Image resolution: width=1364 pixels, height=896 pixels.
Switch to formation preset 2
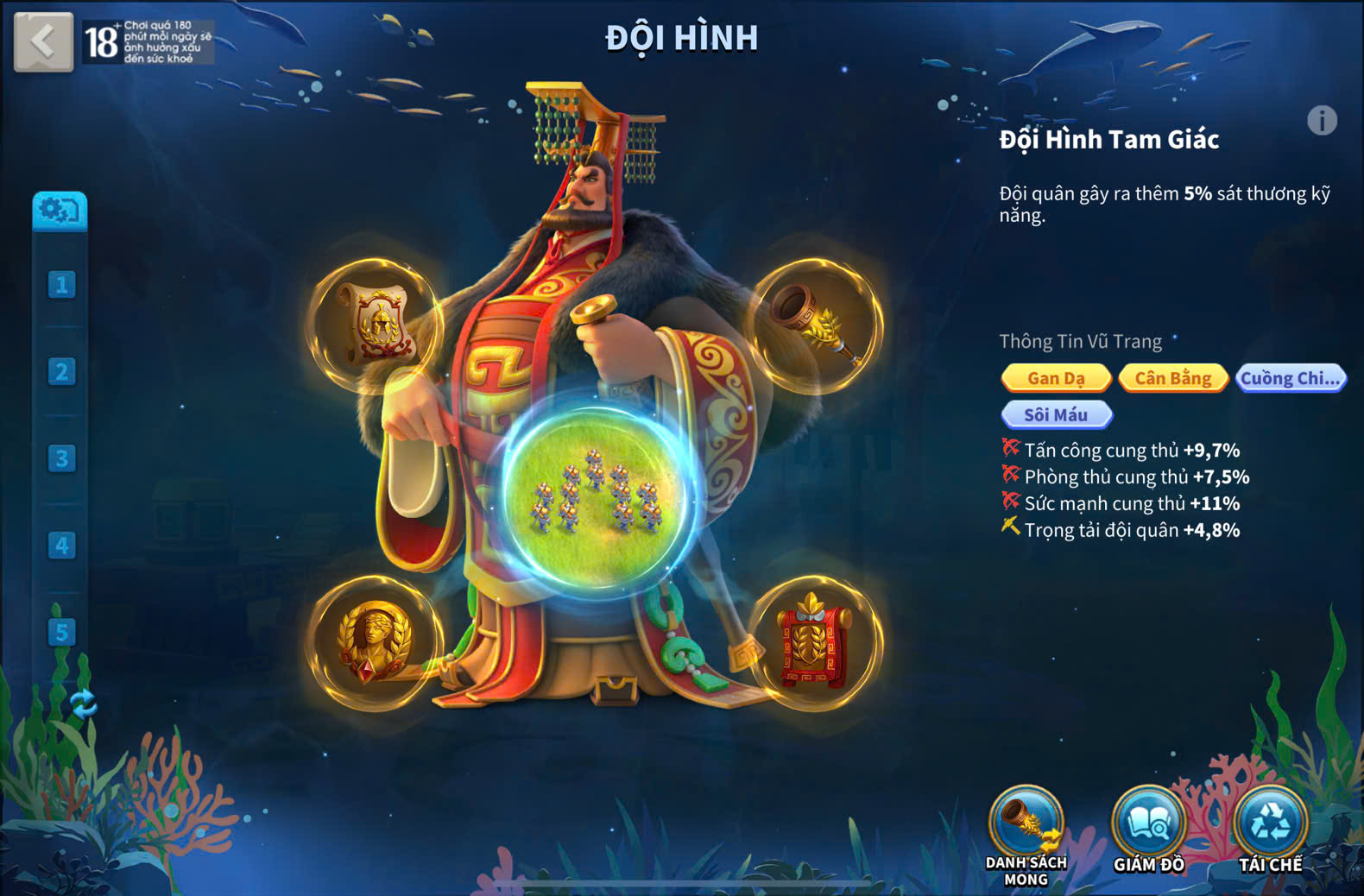tap(61, 372)
